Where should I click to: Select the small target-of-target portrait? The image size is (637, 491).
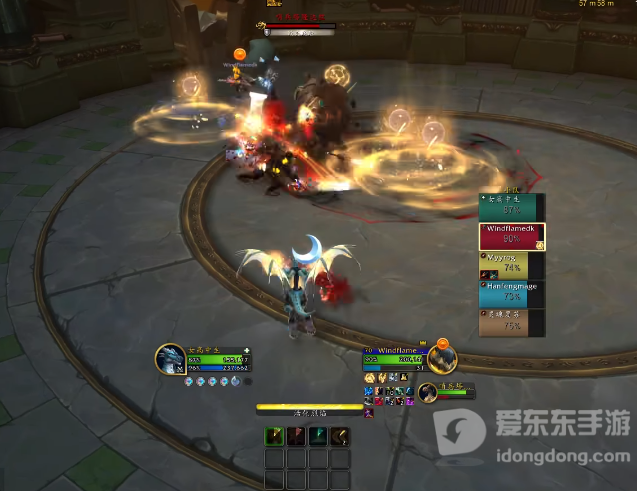428,392
